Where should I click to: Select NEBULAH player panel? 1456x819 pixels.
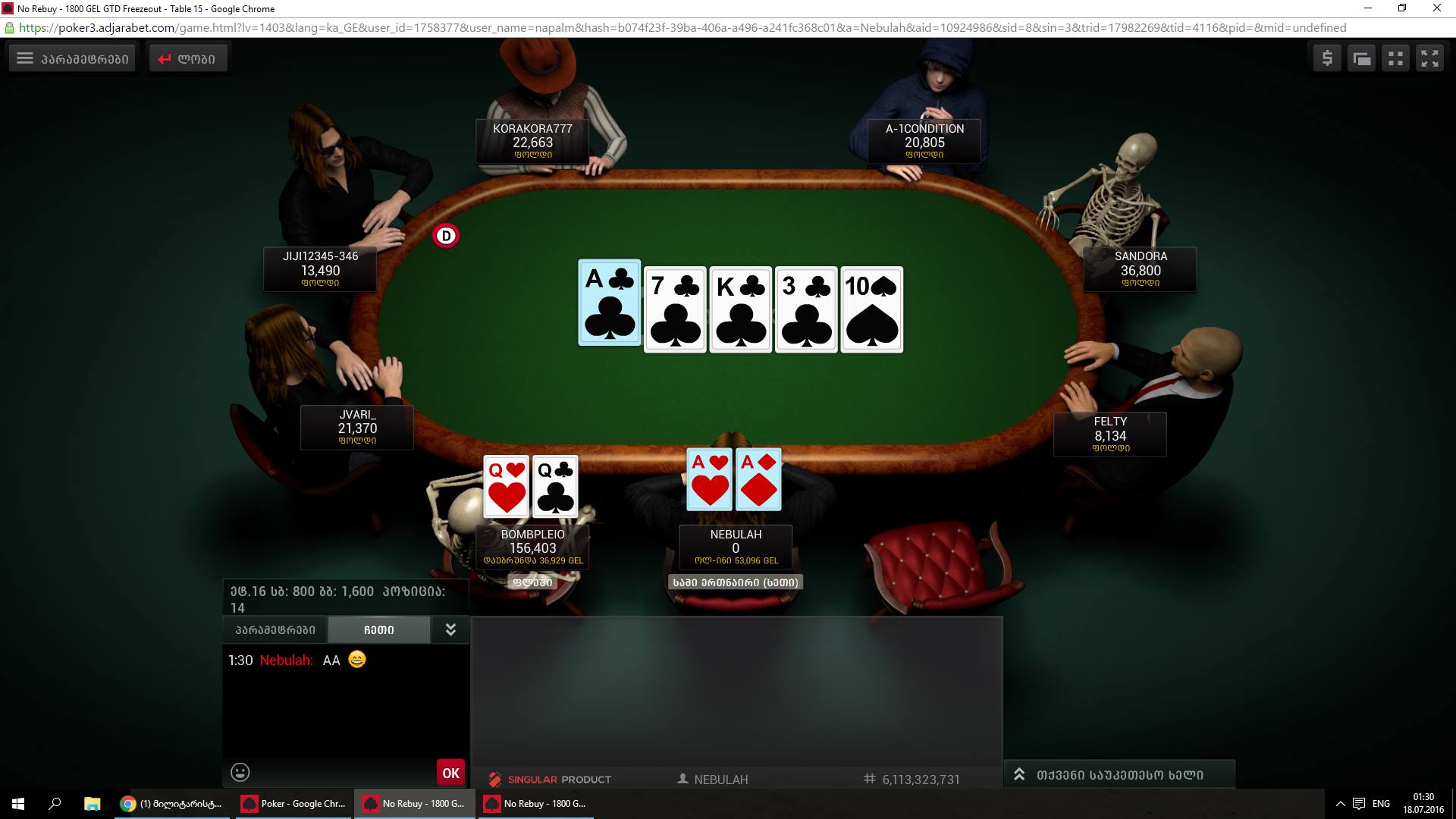click(x=736, y=547)
